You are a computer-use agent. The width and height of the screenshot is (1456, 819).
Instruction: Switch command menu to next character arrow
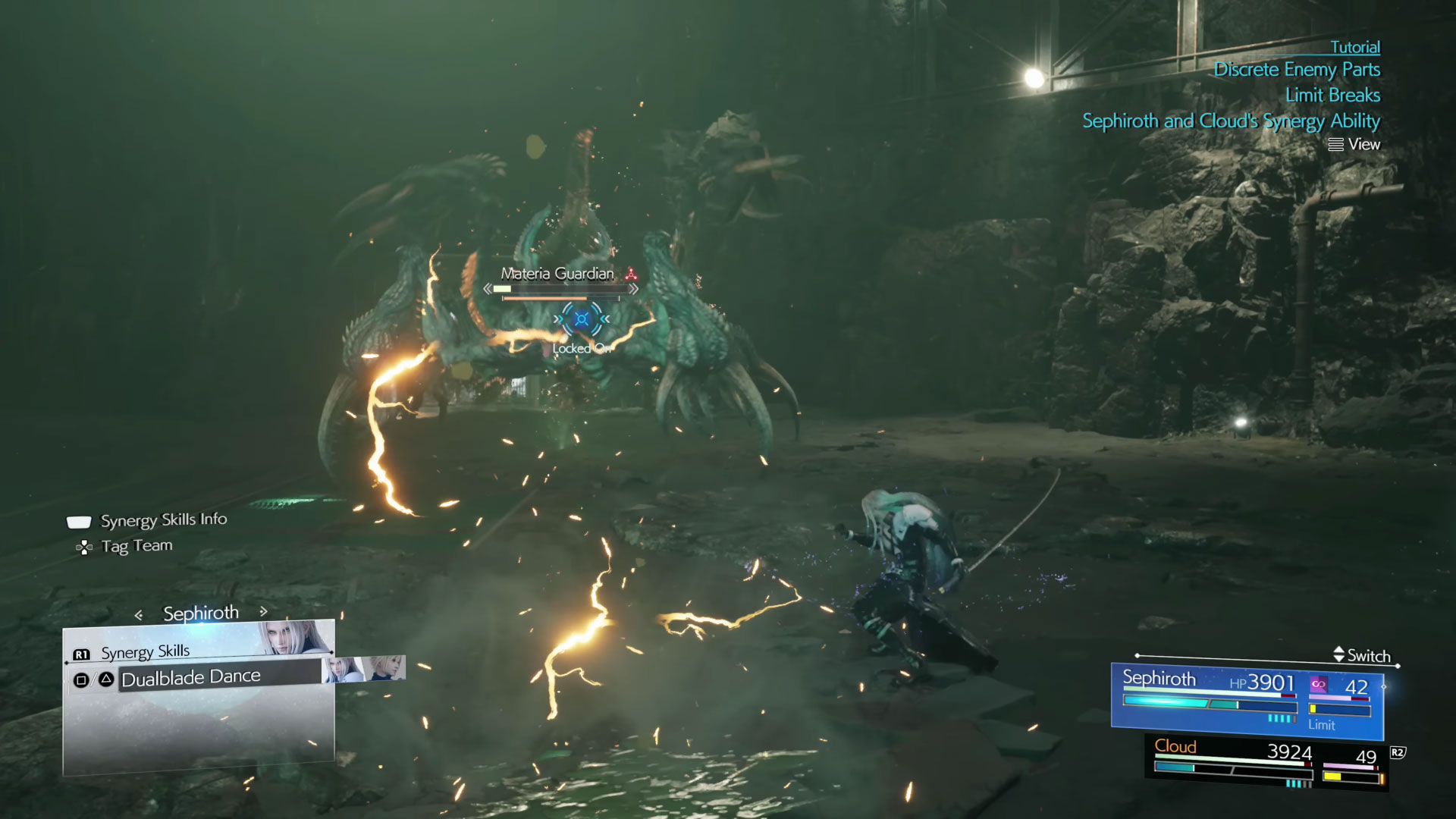click(263, 611)
